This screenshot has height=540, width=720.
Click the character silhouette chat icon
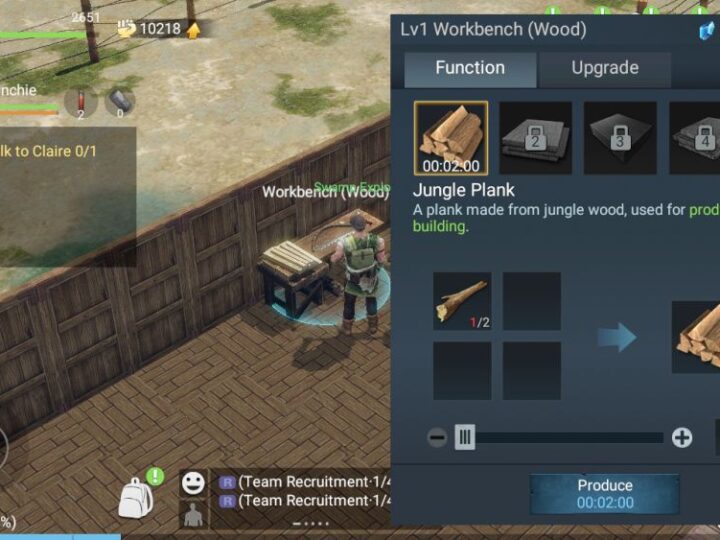coord(193,515)
